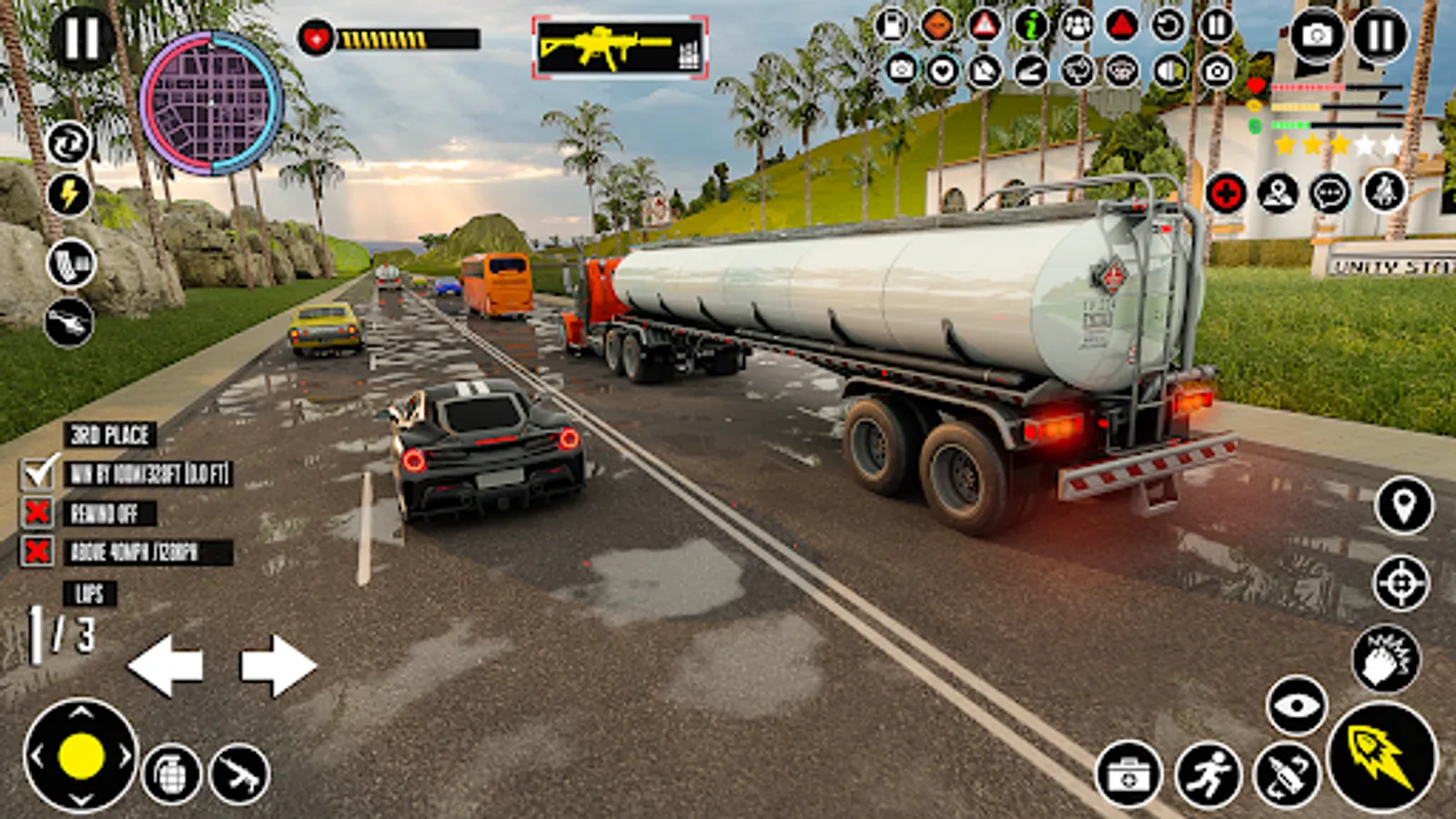Activate the yellow lightning bolt icon

(69, 193)
